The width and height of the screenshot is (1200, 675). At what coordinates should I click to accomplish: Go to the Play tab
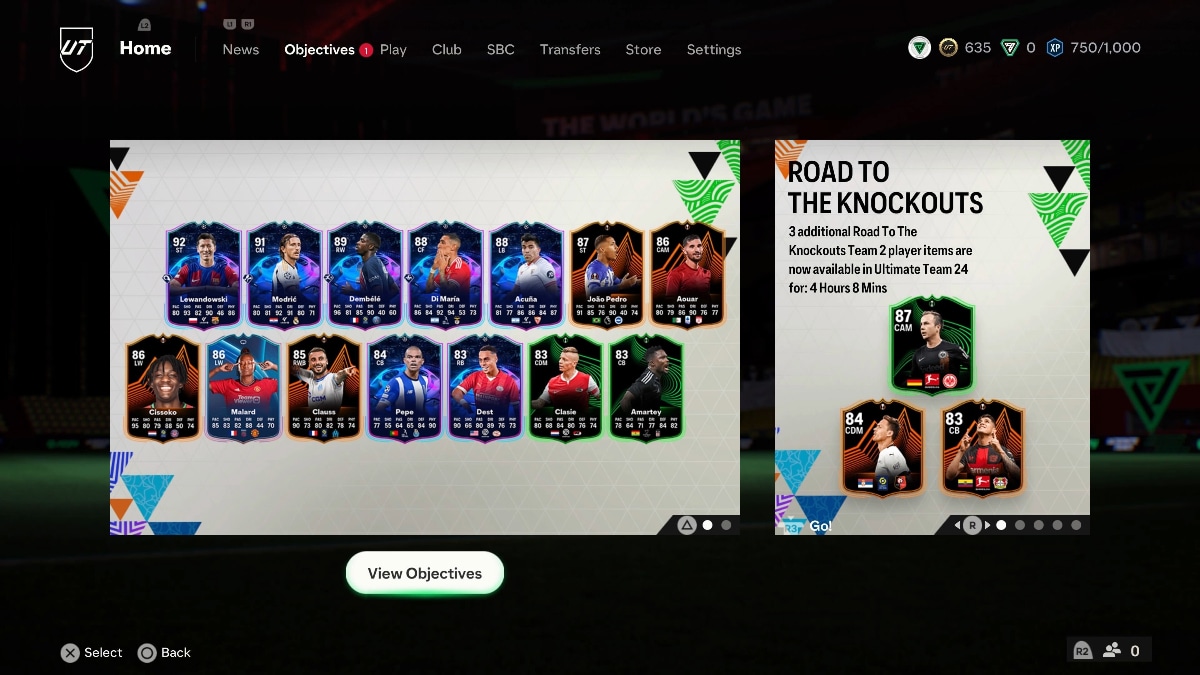pyautogui.click(x=393, y=49)
